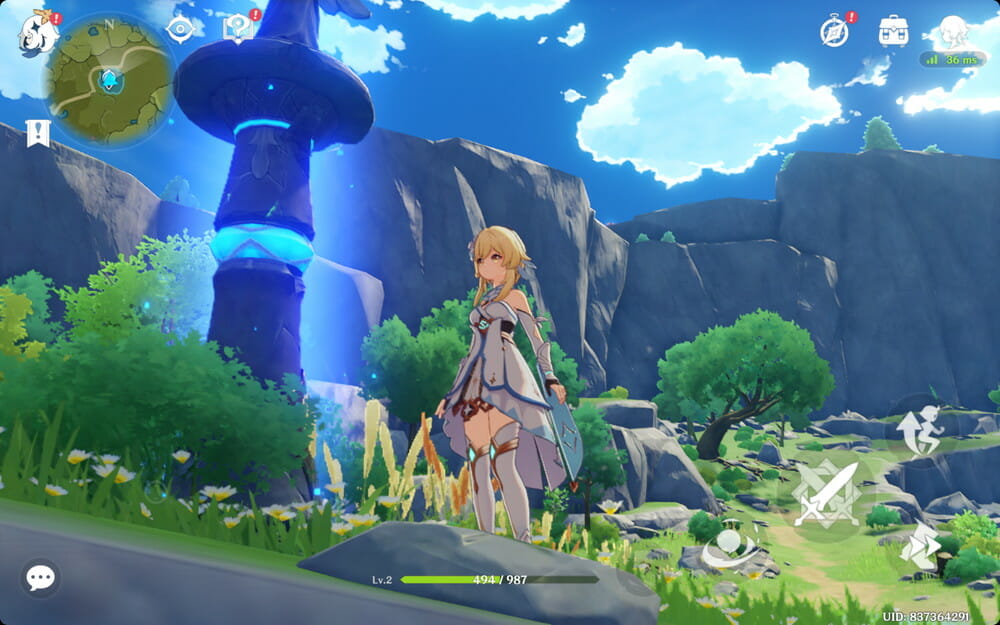This screenshot has height=625, width=1000.
Task: Open the chat speech bubble
Action: click(40, 577)
